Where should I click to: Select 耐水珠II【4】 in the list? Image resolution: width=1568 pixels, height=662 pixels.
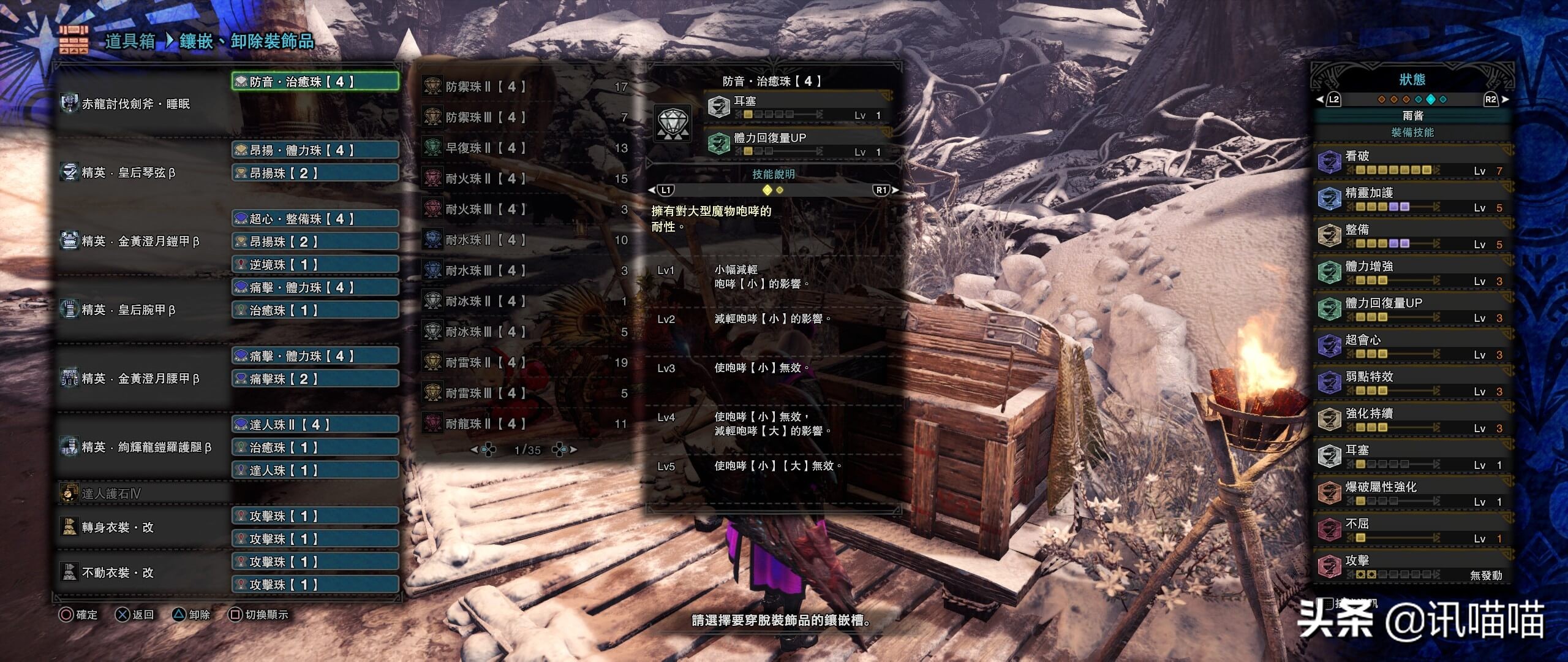point(526,240)
